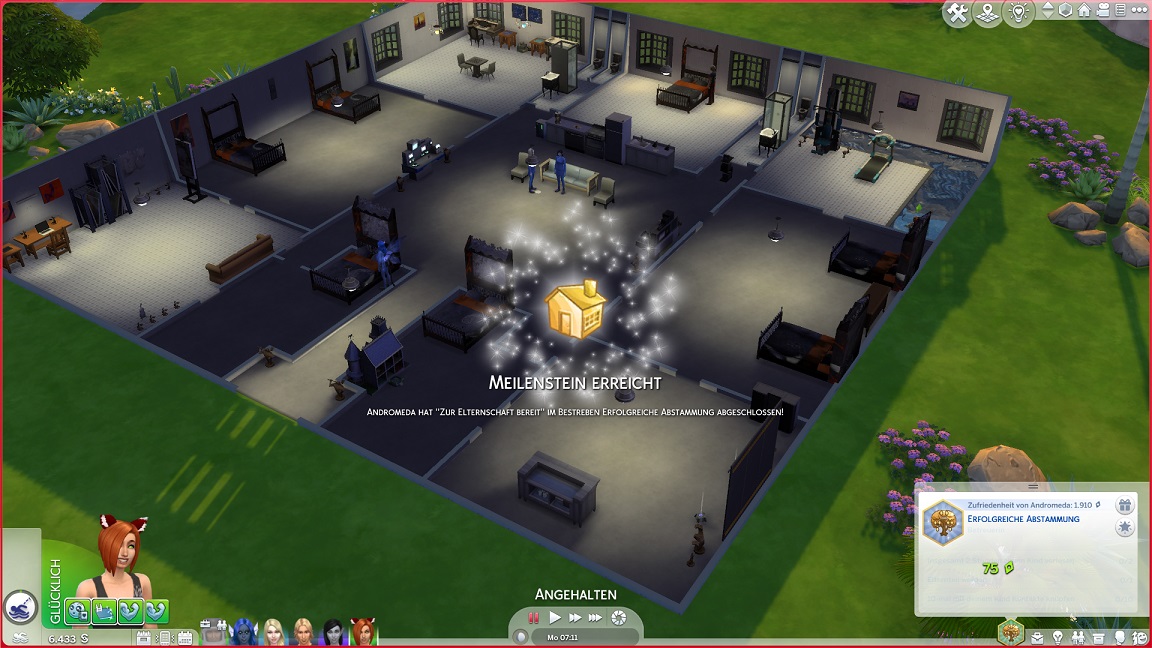This screenshot has width=1152, height=648.
Task: Open the rewards store gift box button
Action: pos(1124,506)
